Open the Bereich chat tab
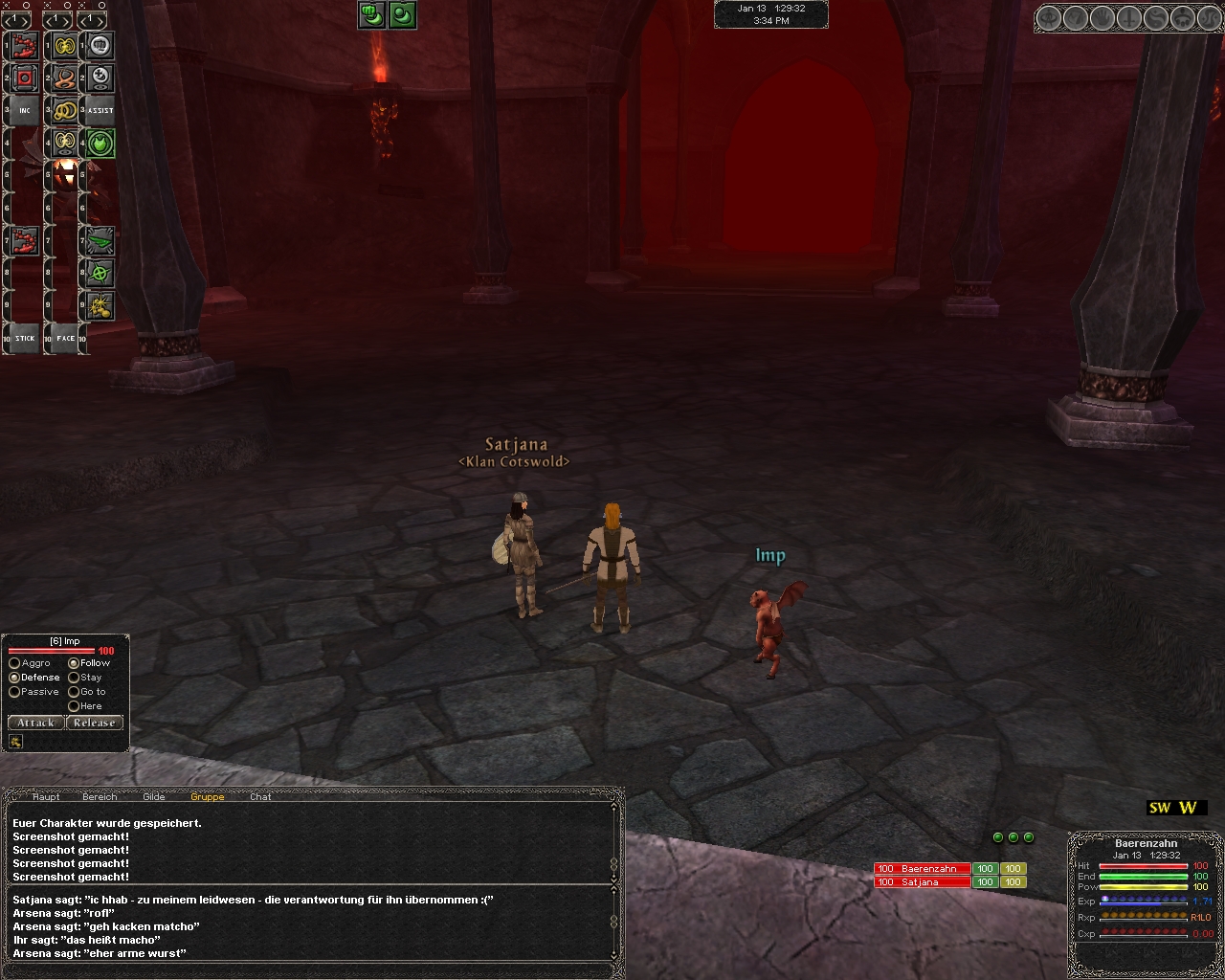Viewport: 1225px width, 980px height. pyautogui.click(x=100, y=796)
